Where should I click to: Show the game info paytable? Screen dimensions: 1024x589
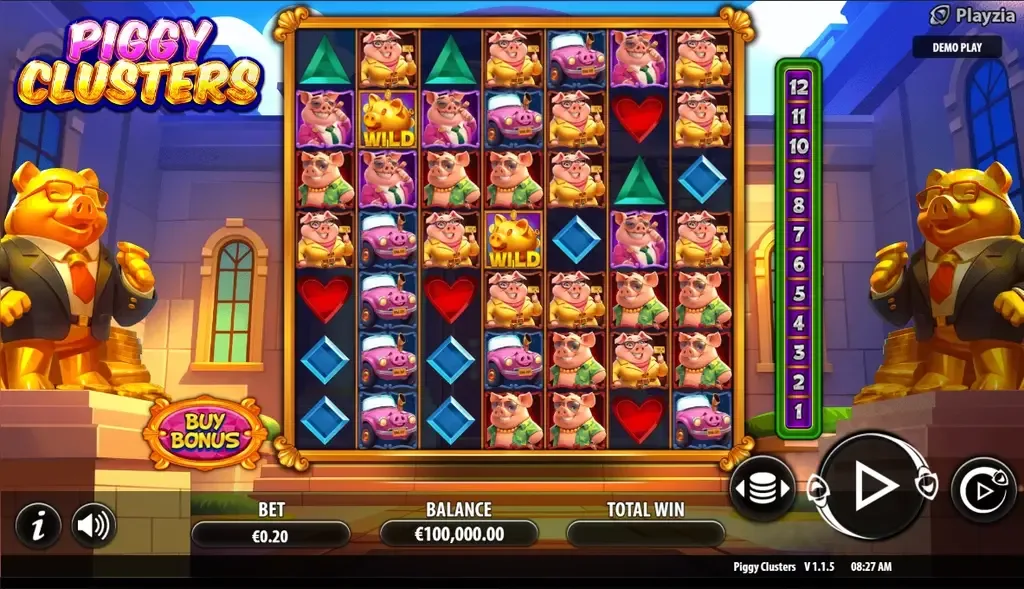pyautogui.click(x=38, y=526)
